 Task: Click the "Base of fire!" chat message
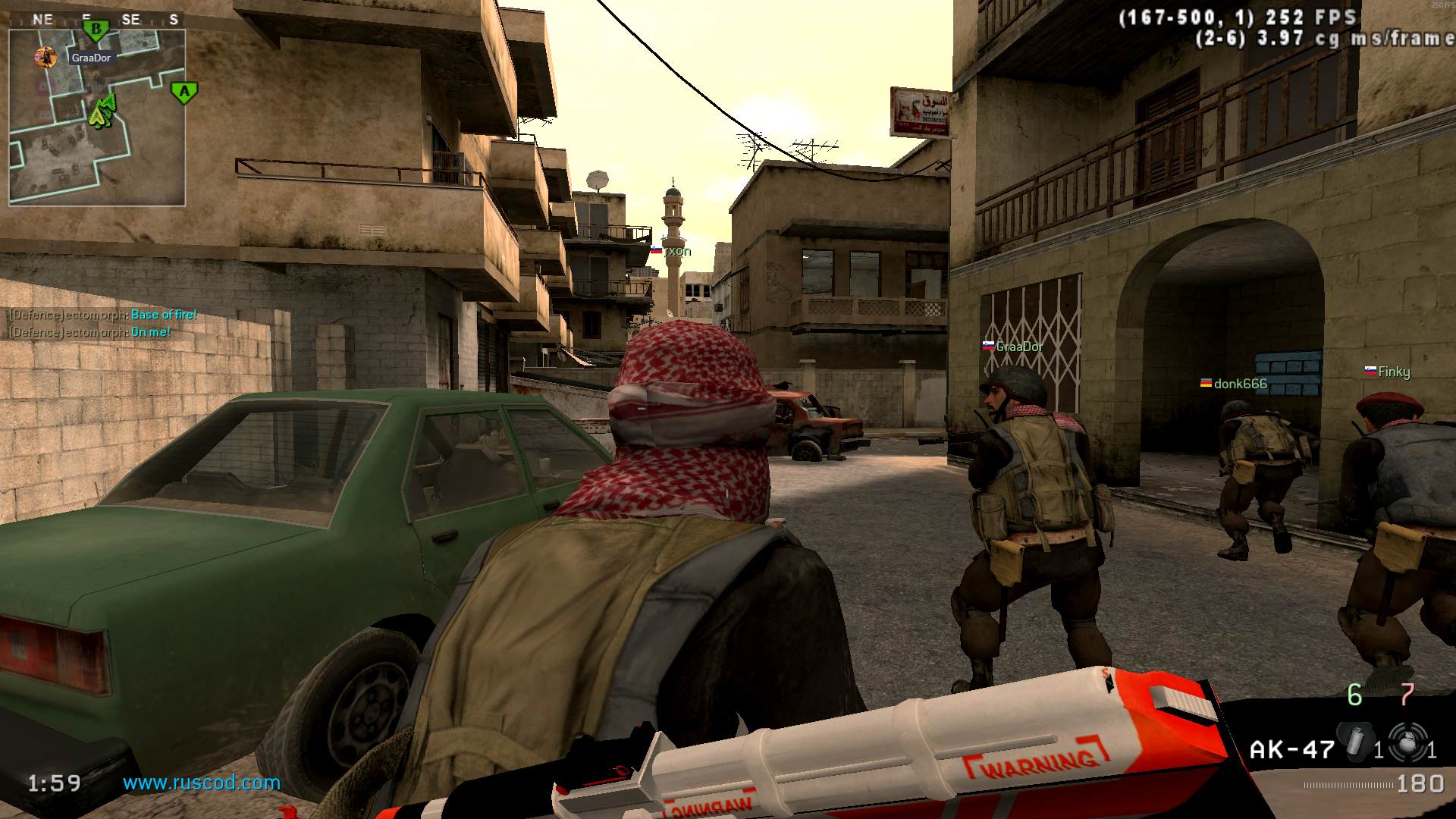[164, 315]
